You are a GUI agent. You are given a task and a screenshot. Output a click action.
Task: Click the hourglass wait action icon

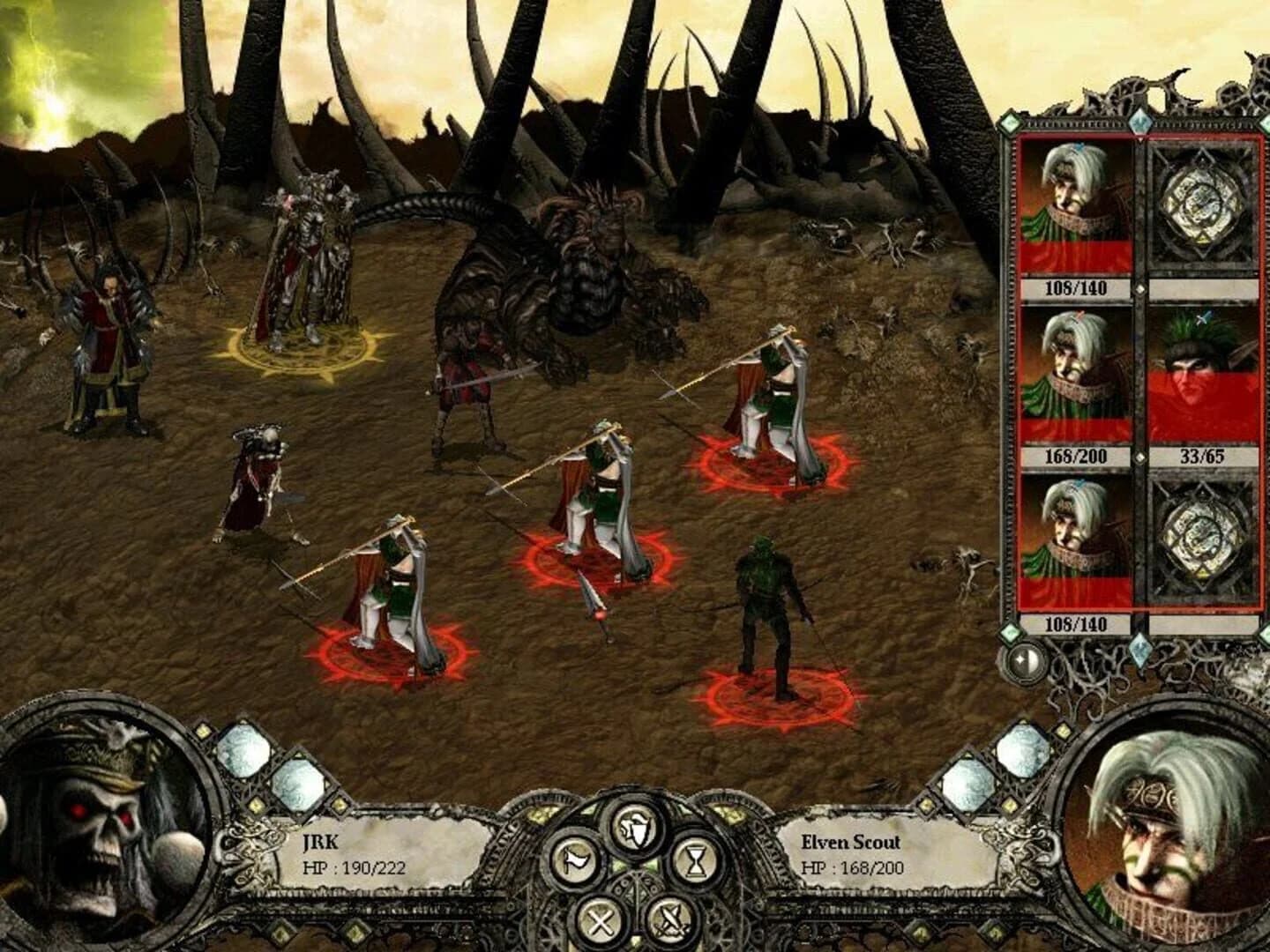(697, 861)
